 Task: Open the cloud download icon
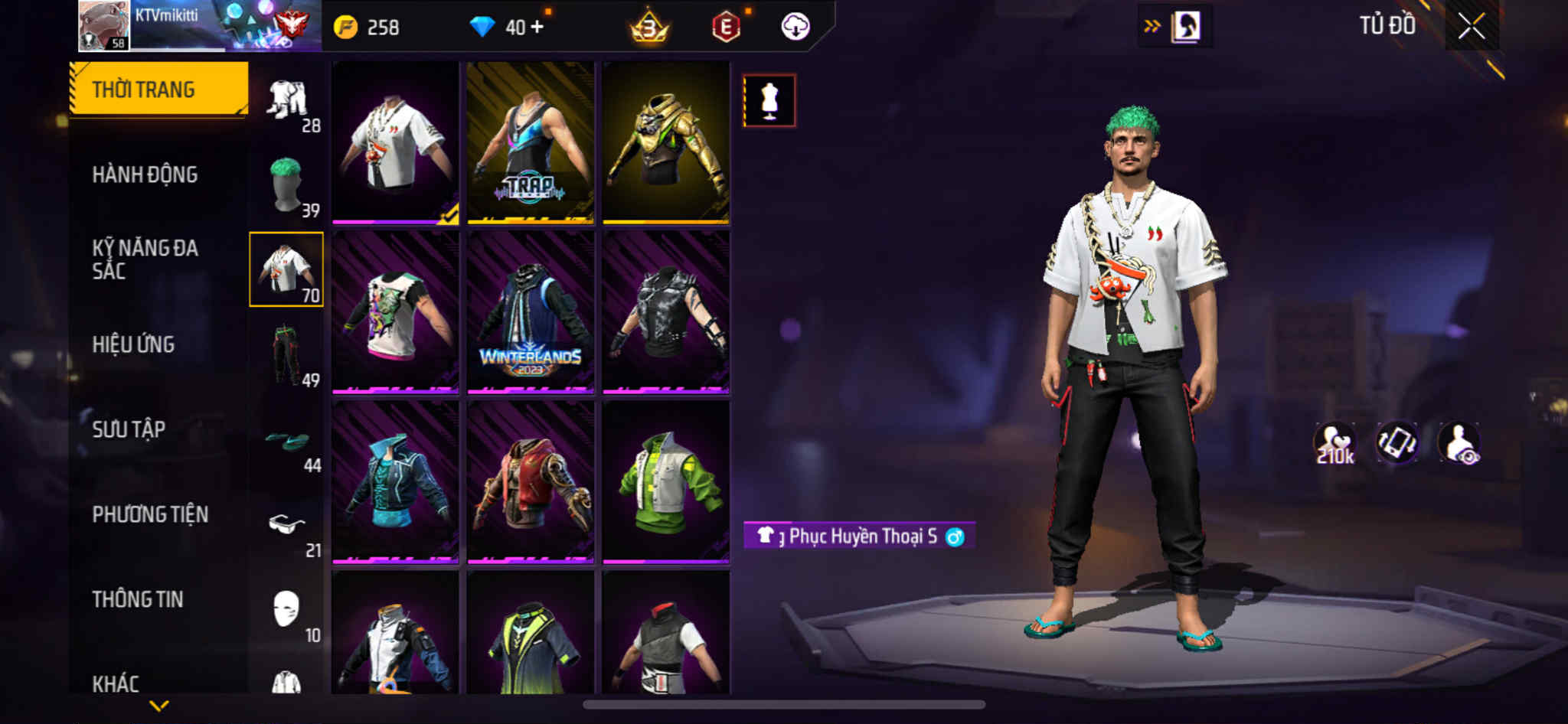tap(795, 27)
